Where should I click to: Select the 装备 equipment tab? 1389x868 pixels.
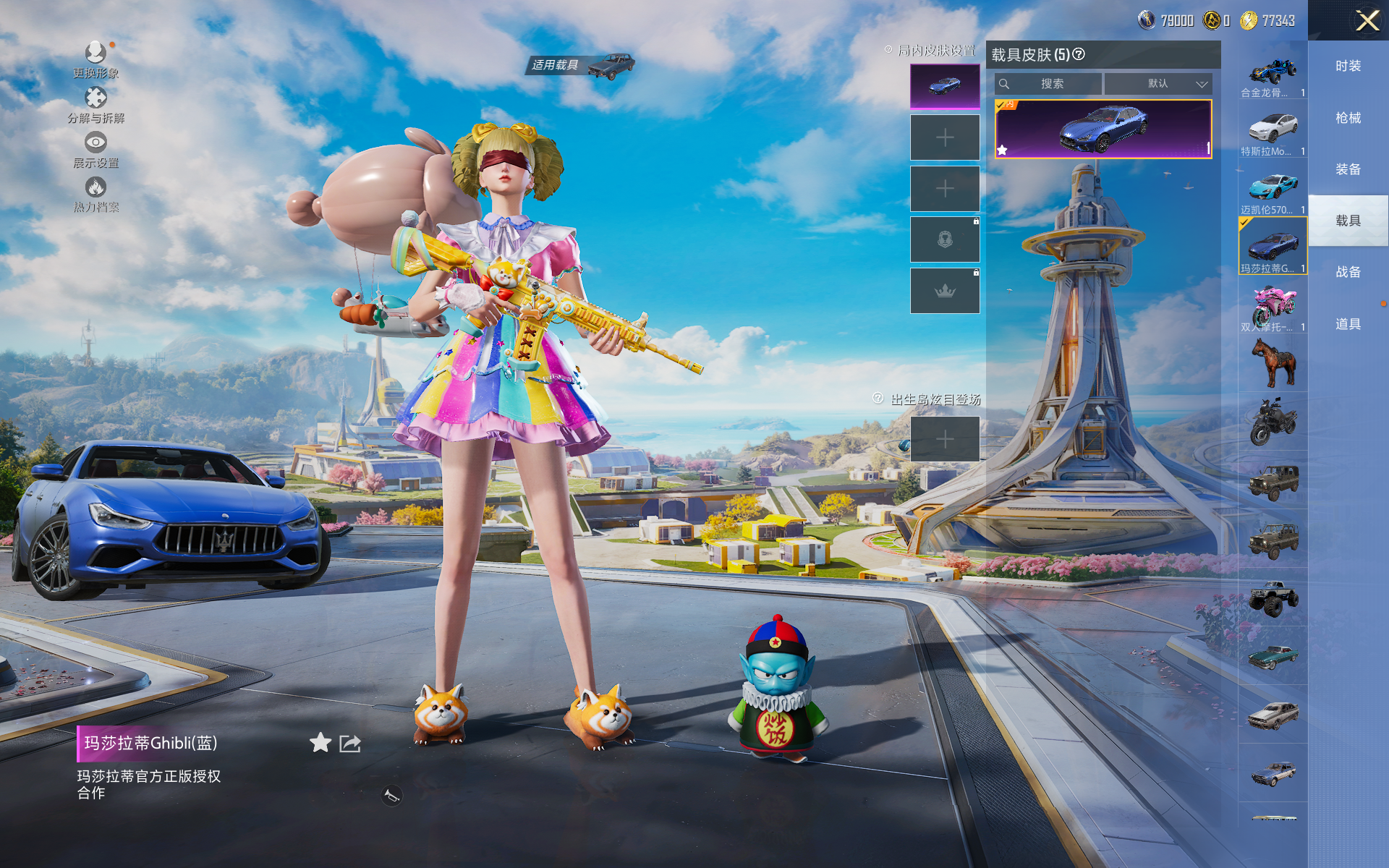click(x=1348, y=169)
